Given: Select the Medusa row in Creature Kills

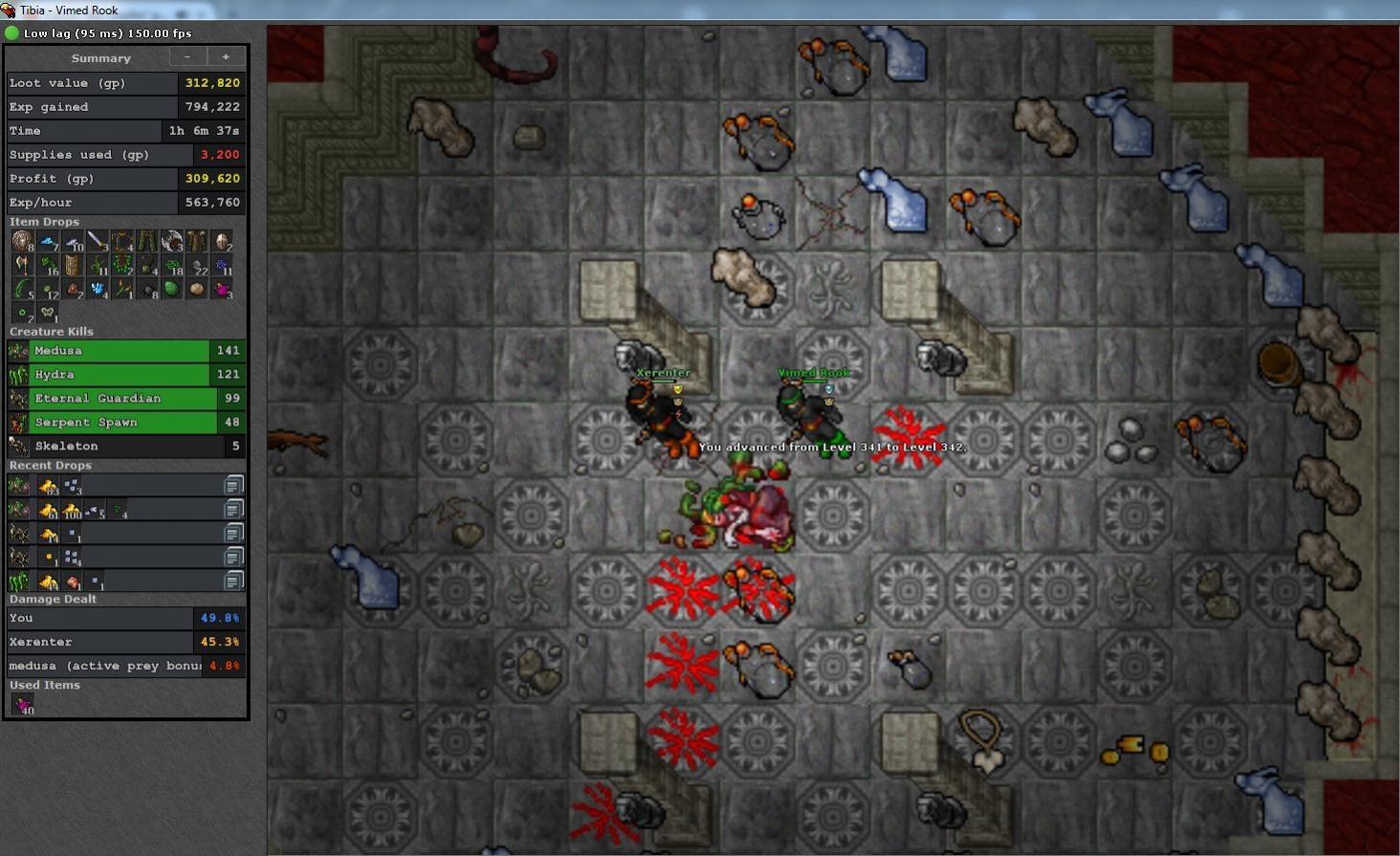Looking at the screenshot, I should [x=125, y=351].
